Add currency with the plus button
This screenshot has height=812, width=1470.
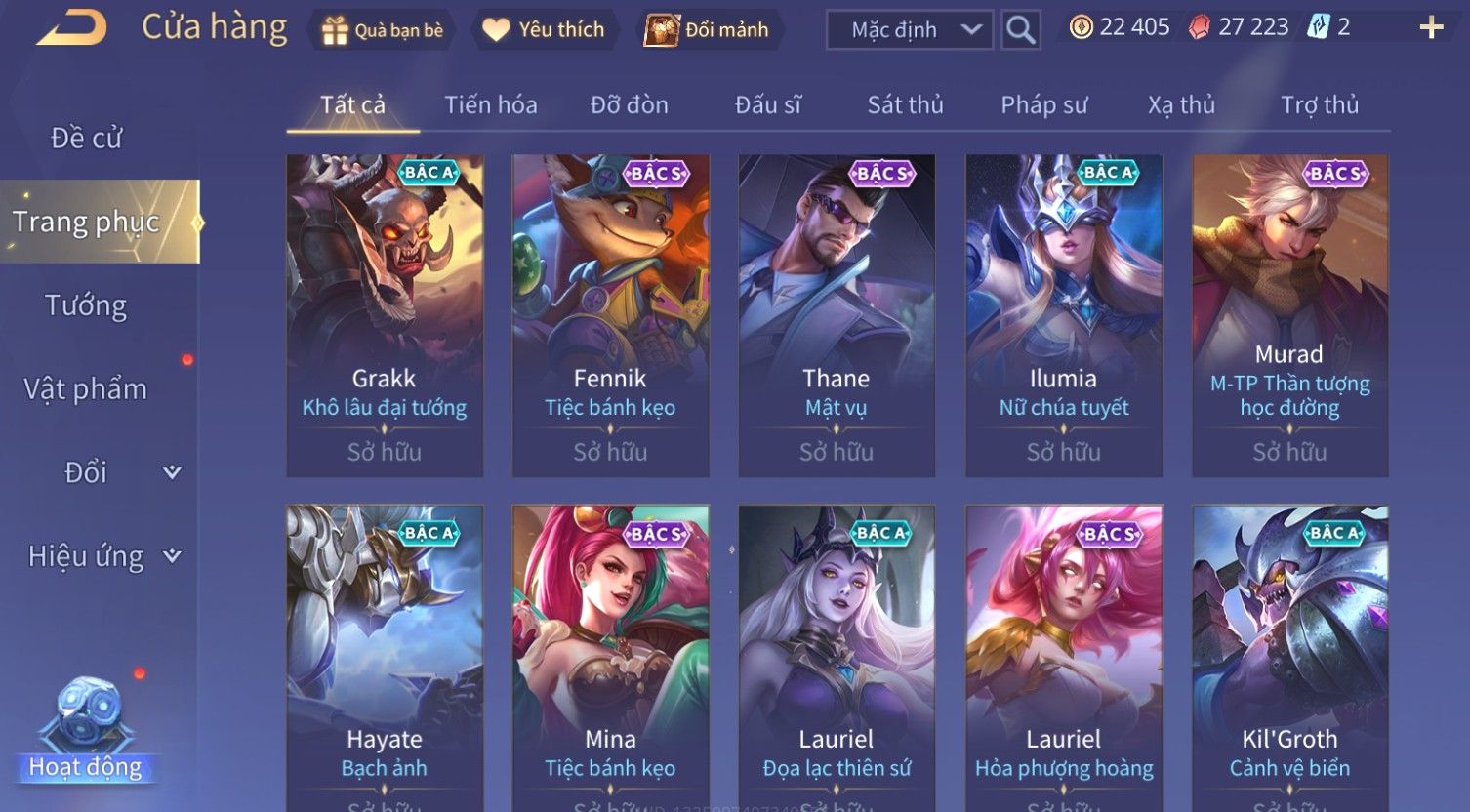point(1431,27)
